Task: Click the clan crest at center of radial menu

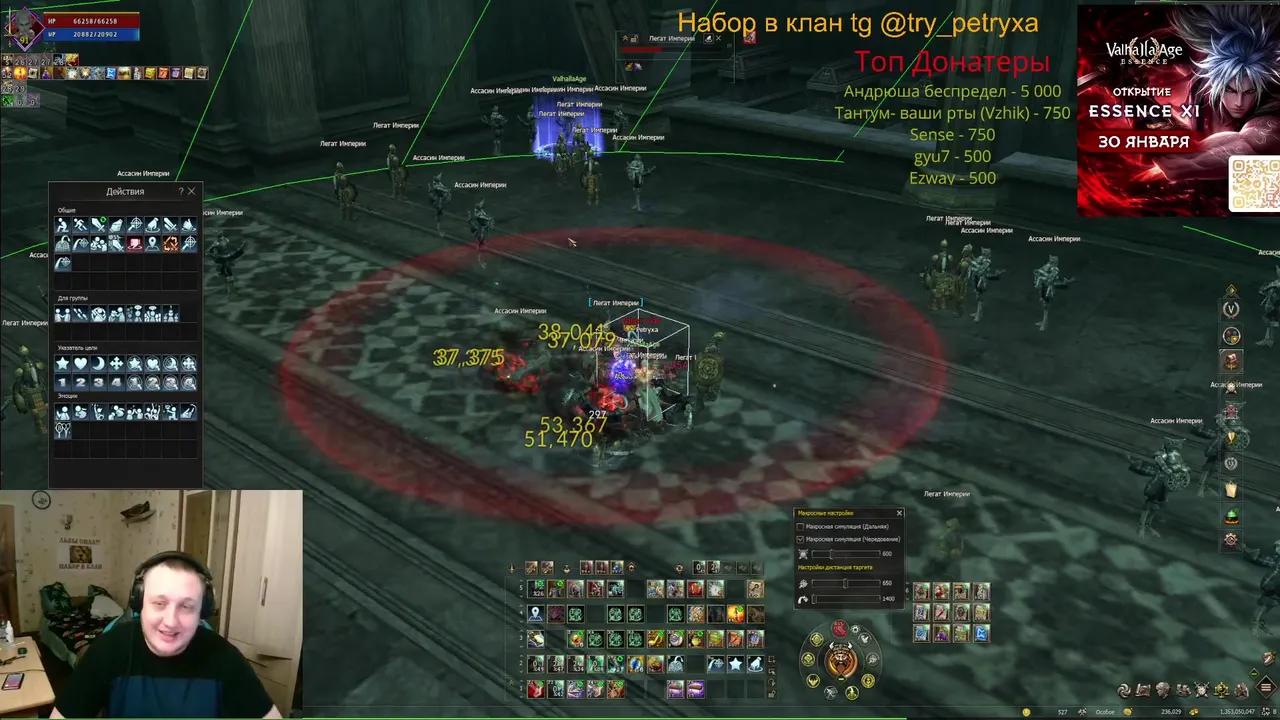Action: coord(840,659)
